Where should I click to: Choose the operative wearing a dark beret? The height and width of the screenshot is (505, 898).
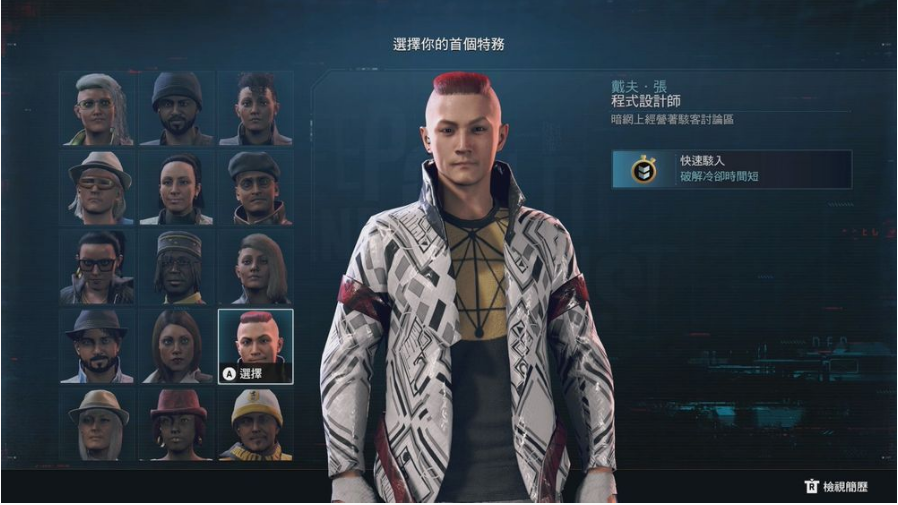pos(256,187)
